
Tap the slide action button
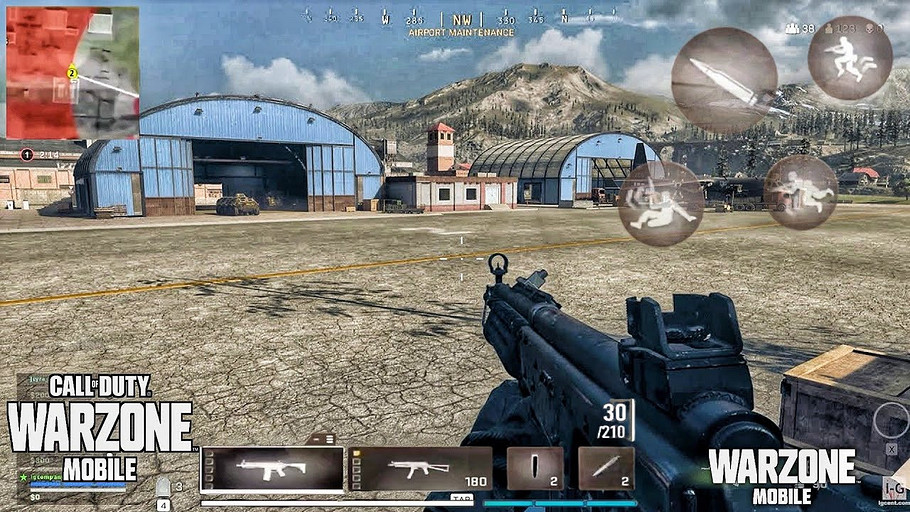(660, 203)
